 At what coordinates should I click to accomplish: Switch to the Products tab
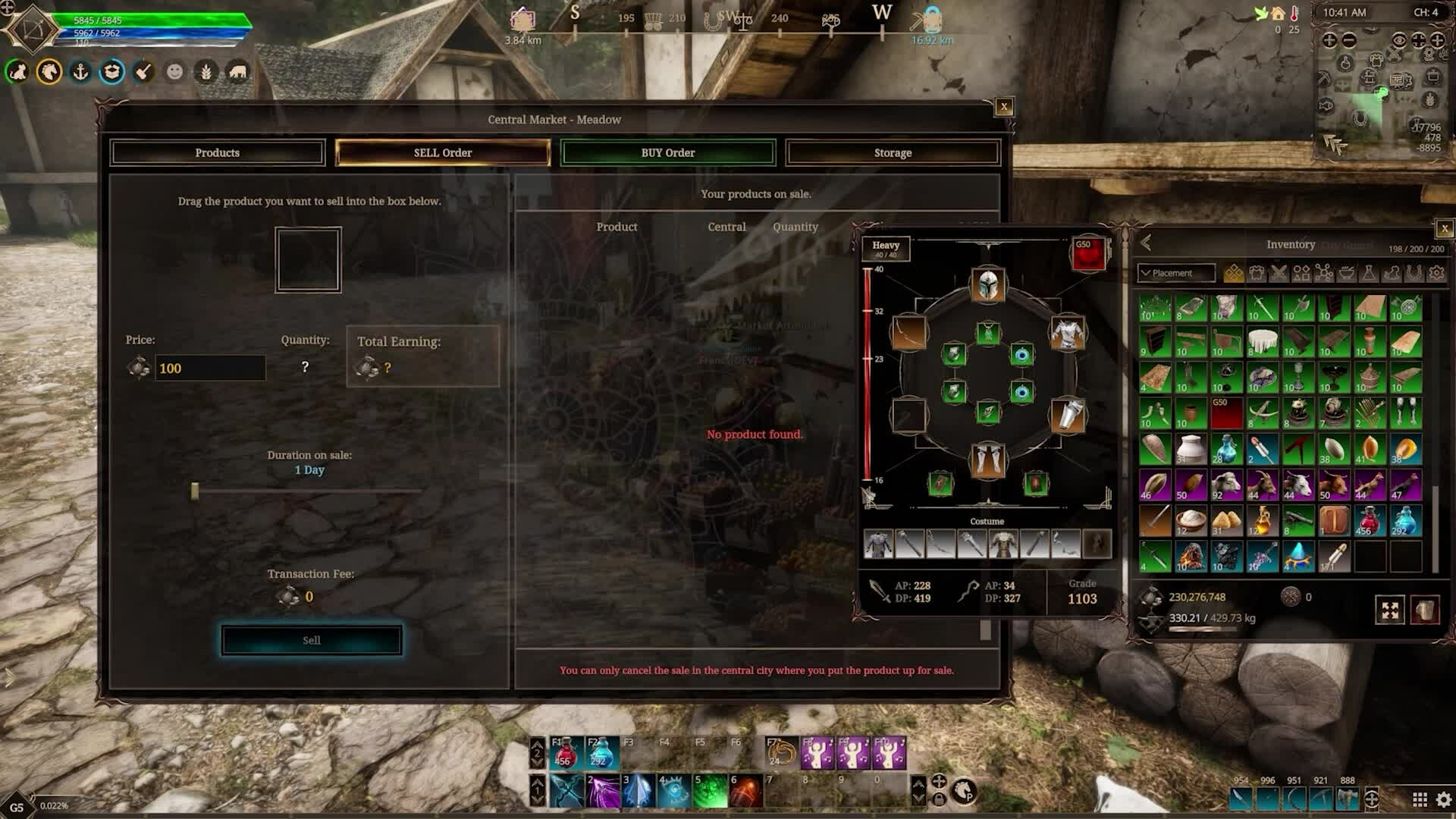click(218, 152)
